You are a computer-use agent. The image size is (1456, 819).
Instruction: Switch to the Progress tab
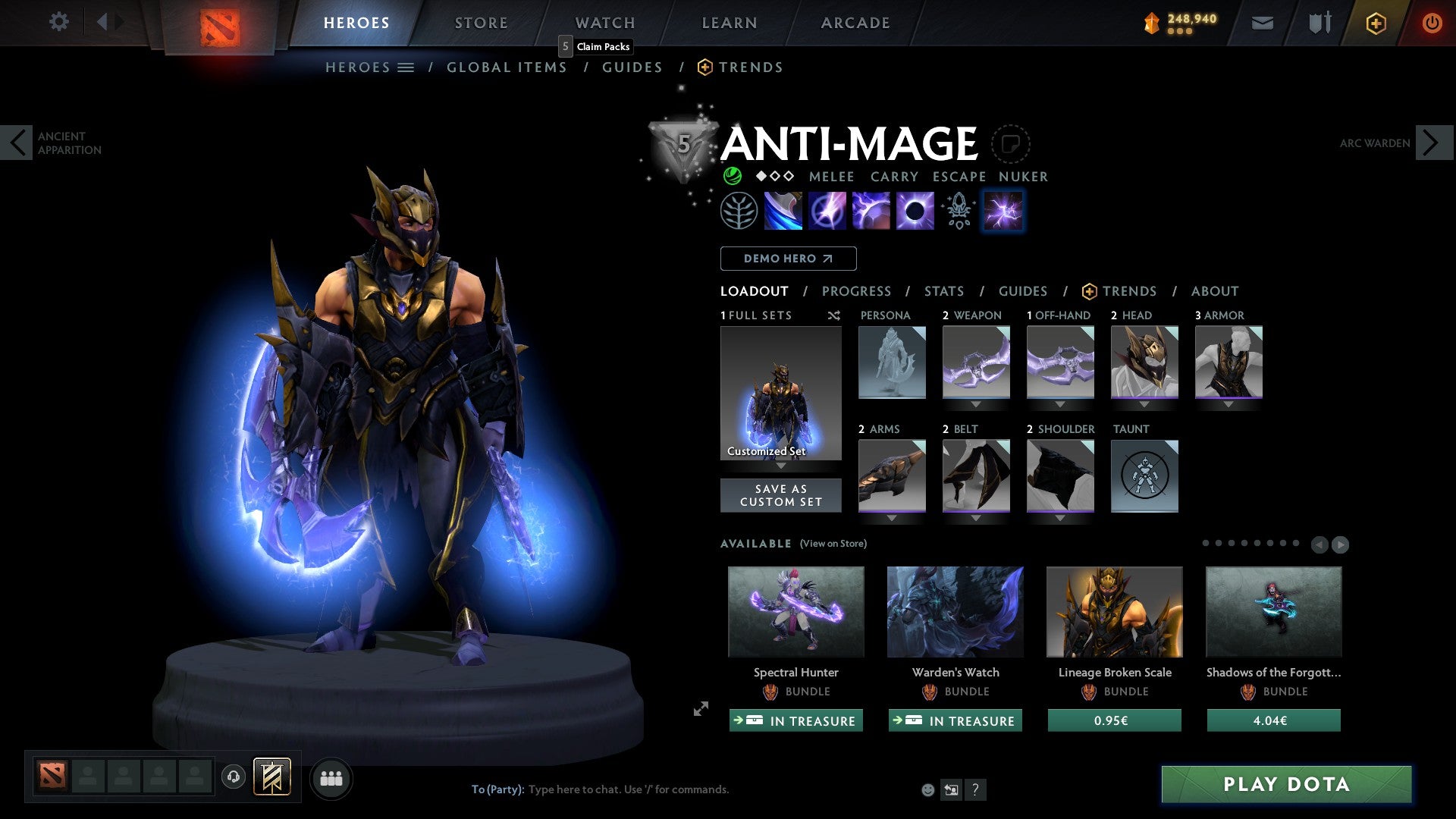(x=857, y=291)
